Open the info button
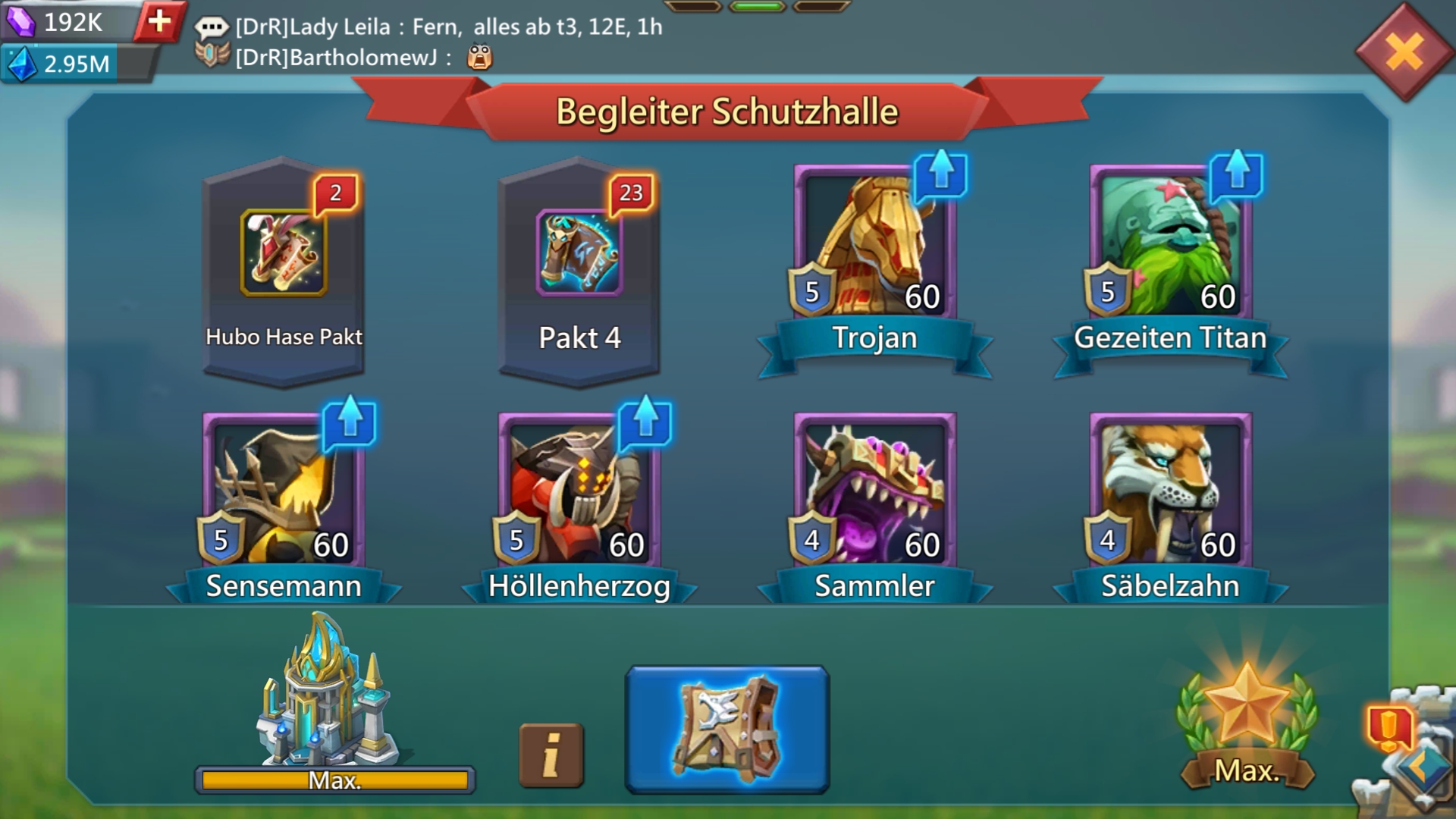1456x819 pixels. click(x=551, y=755)
